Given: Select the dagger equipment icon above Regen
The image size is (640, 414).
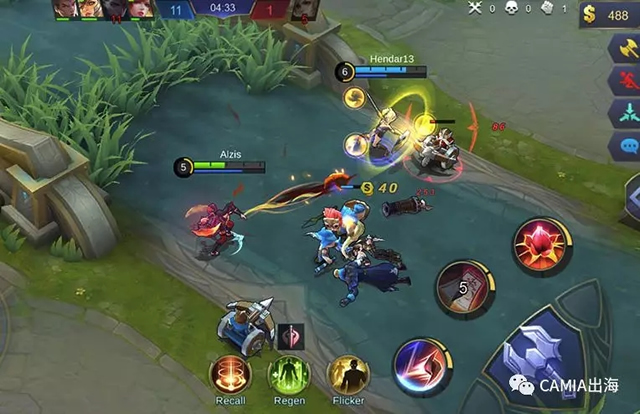Looking at the screenshot, I should 289,336.
